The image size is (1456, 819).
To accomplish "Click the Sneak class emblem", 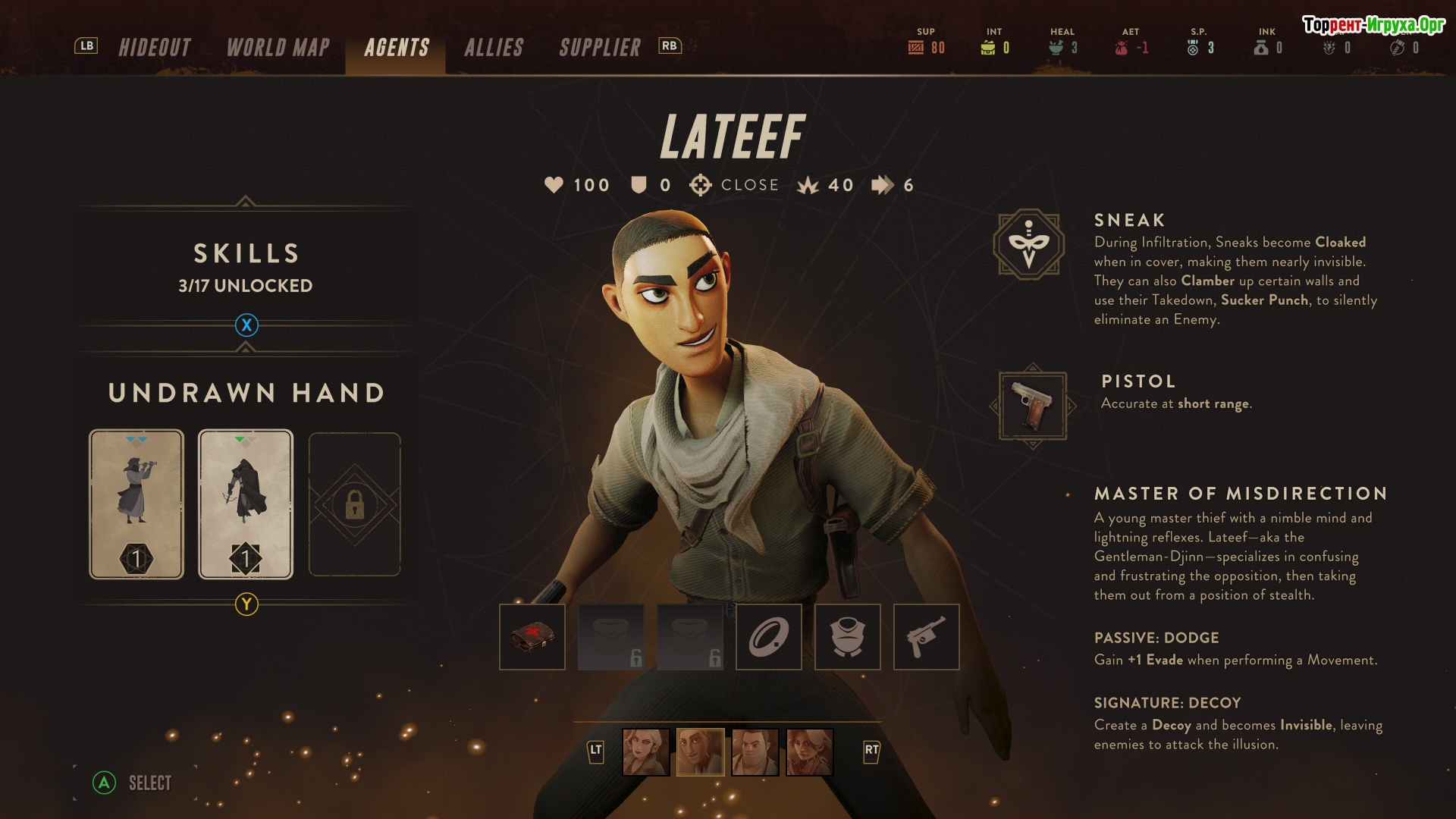I will pos(1029,244).
